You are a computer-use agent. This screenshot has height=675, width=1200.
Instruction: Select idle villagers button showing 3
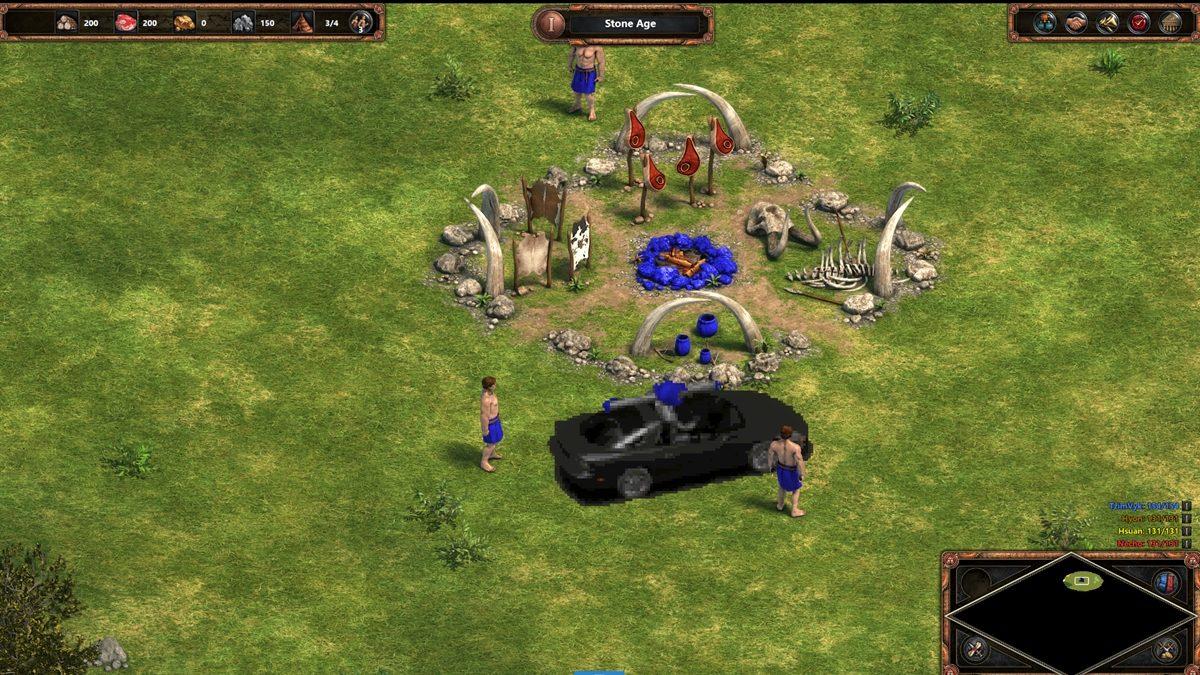(360, 22)
